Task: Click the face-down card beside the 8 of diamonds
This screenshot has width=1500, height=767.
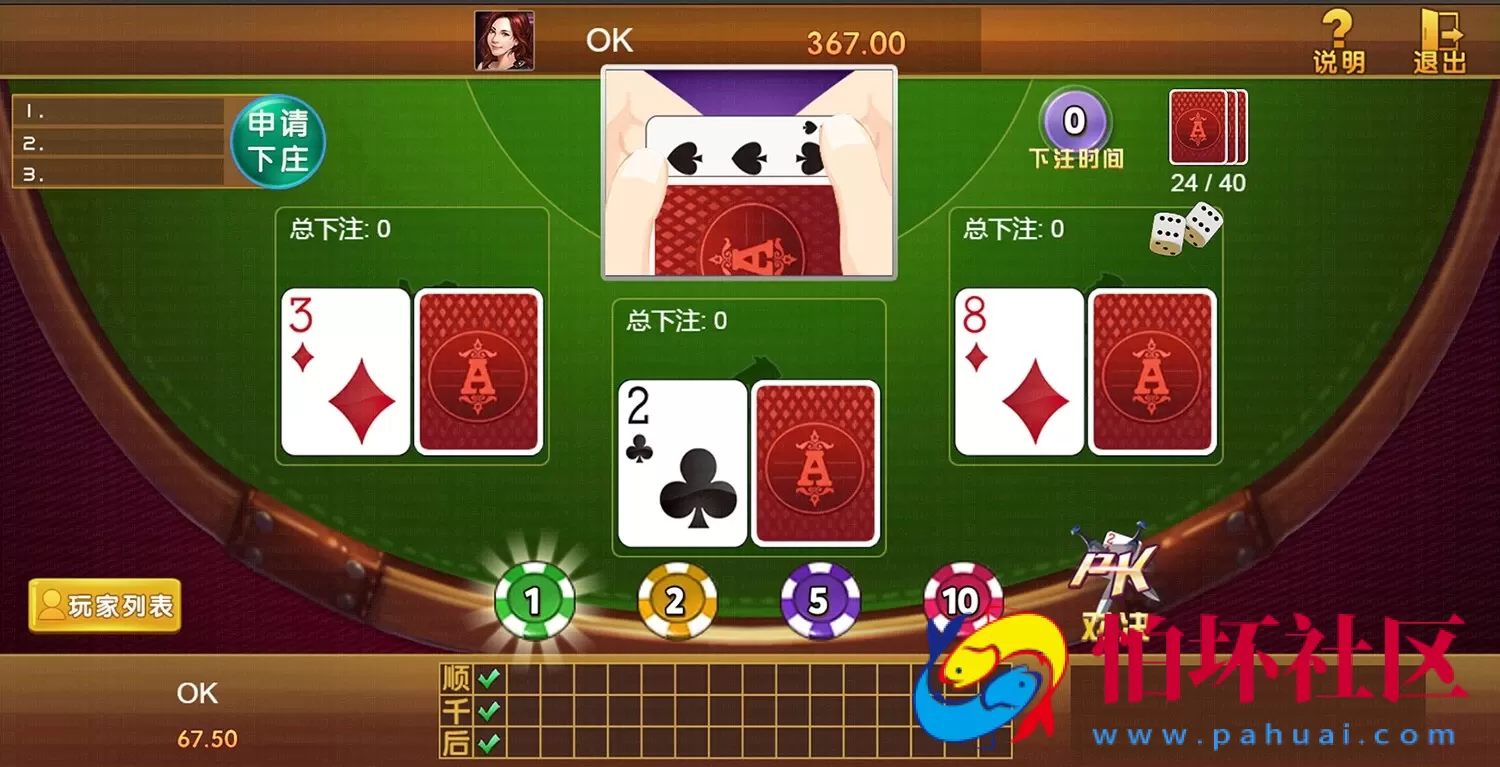Action: click(x=1152, y=370)
